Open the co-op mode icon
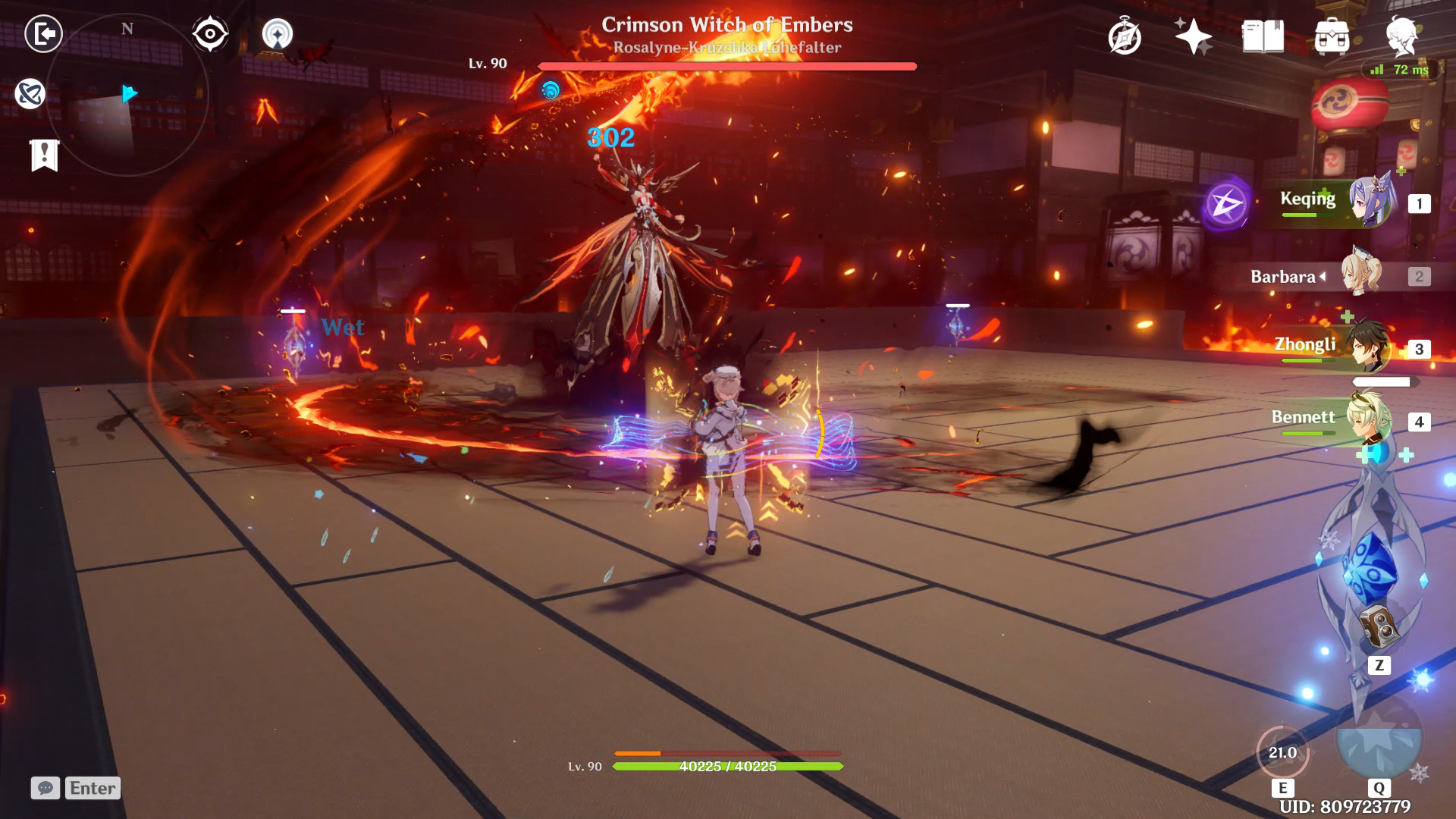This screenshot has width=1456, height=819. (278, 34)
